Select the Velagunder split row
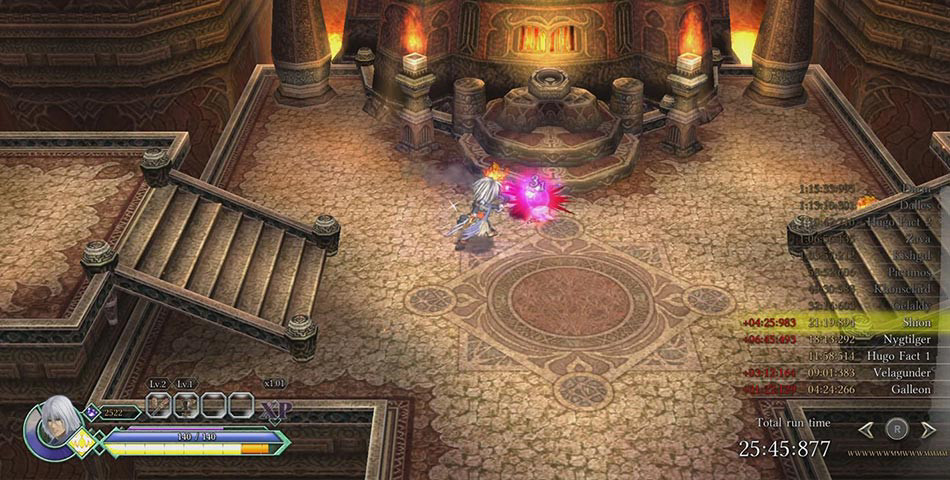Viewport: 950px width, 480px height. click(845, 373)
